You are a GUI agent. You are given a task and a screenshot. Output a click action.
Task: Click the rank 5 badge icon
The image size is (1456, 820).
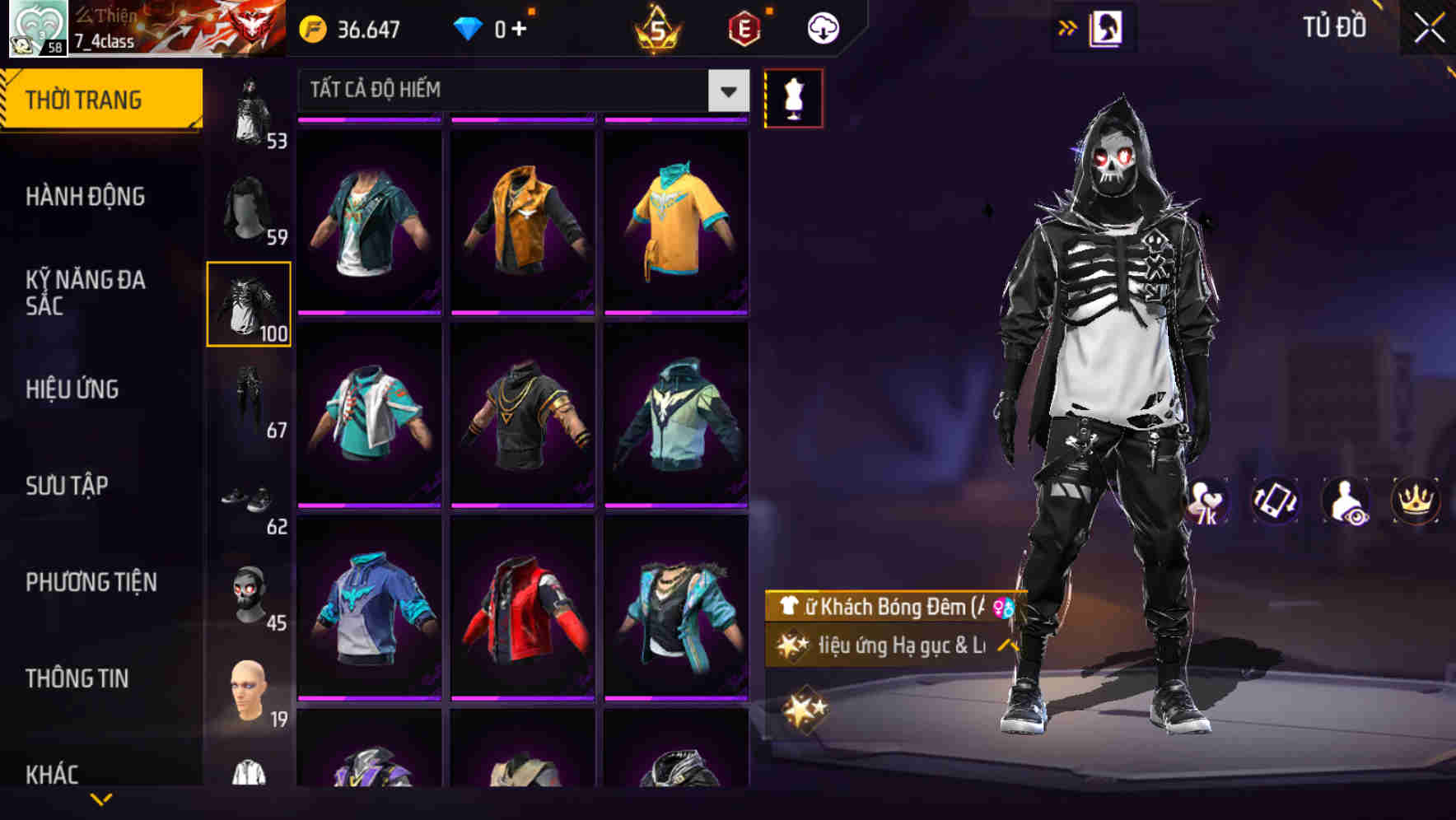[x=656, y=27]
